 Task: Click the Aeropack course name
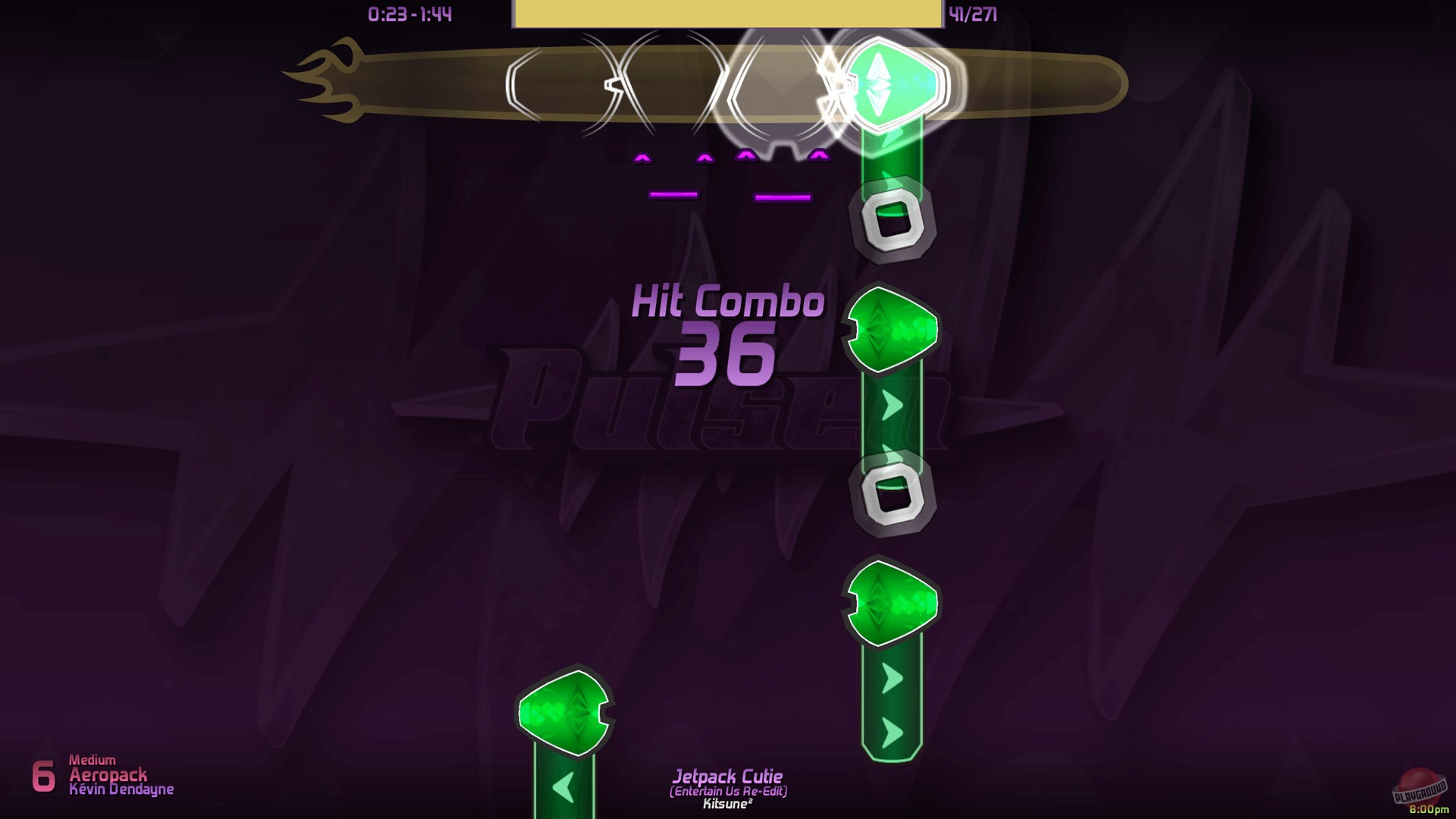pos(109,776)
